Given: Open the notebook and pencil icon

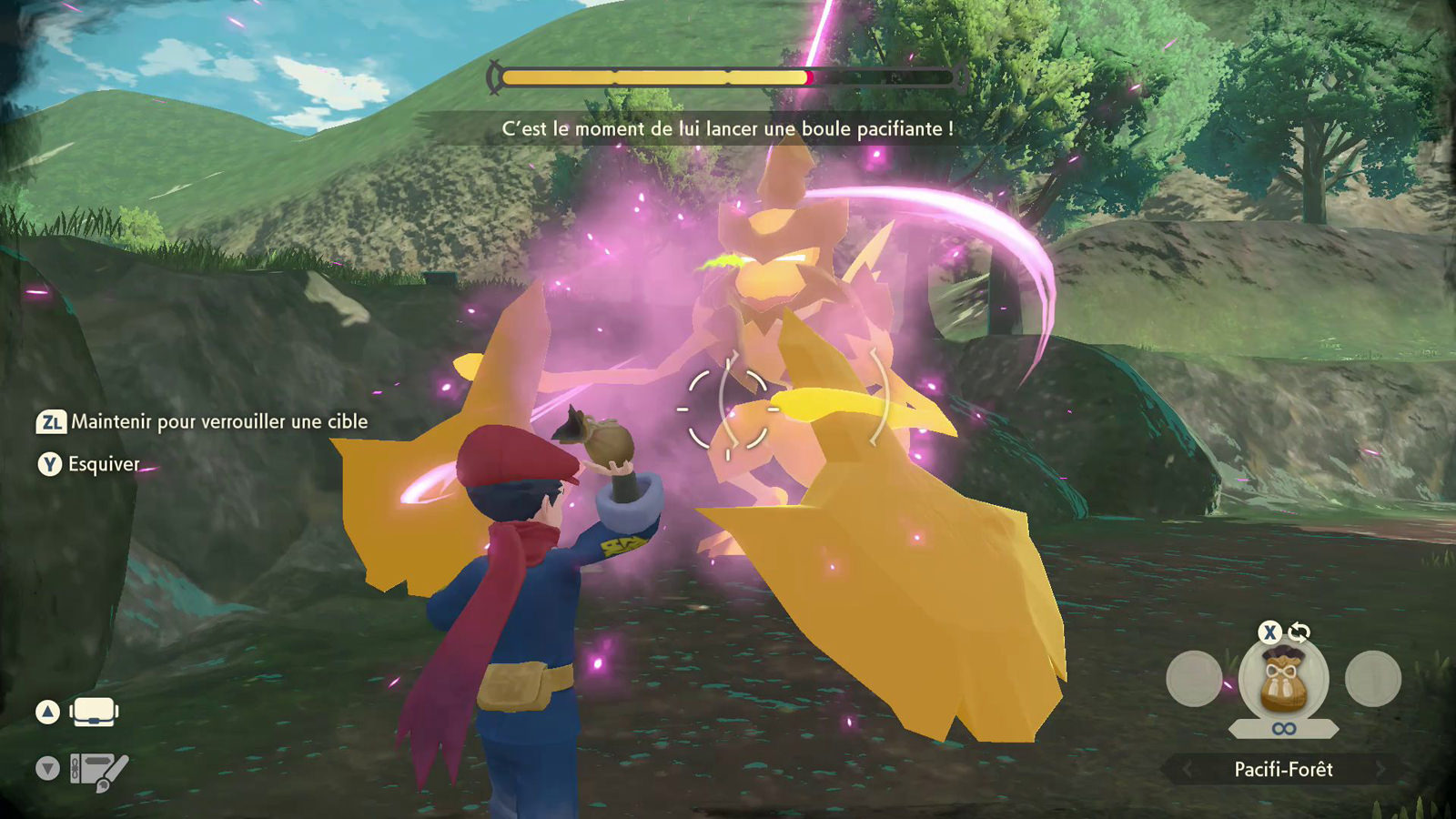Looking at the screenshot, I should pyautogui.click(x=99, y=771).
